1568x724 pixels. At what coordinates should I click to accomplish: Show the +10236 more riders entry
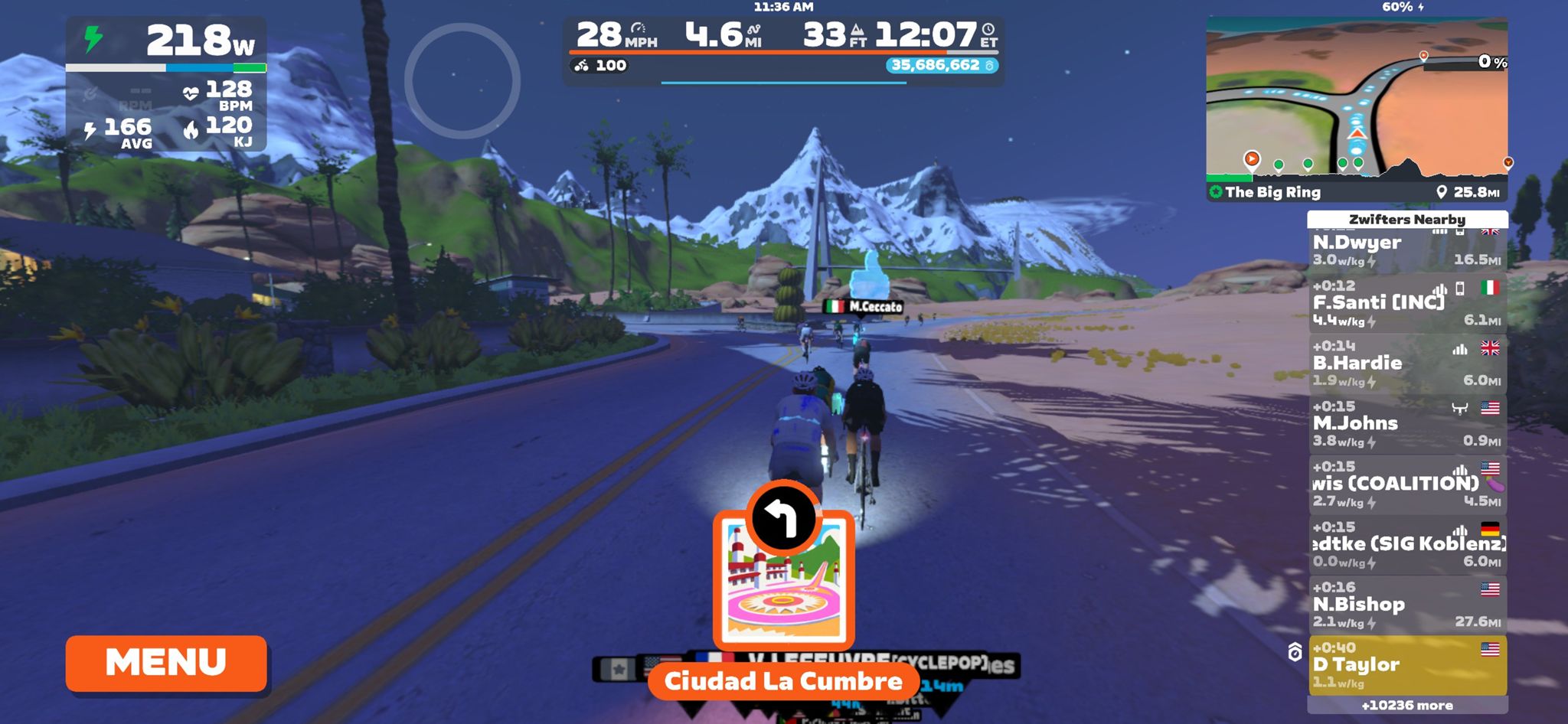pos(1406,706)
